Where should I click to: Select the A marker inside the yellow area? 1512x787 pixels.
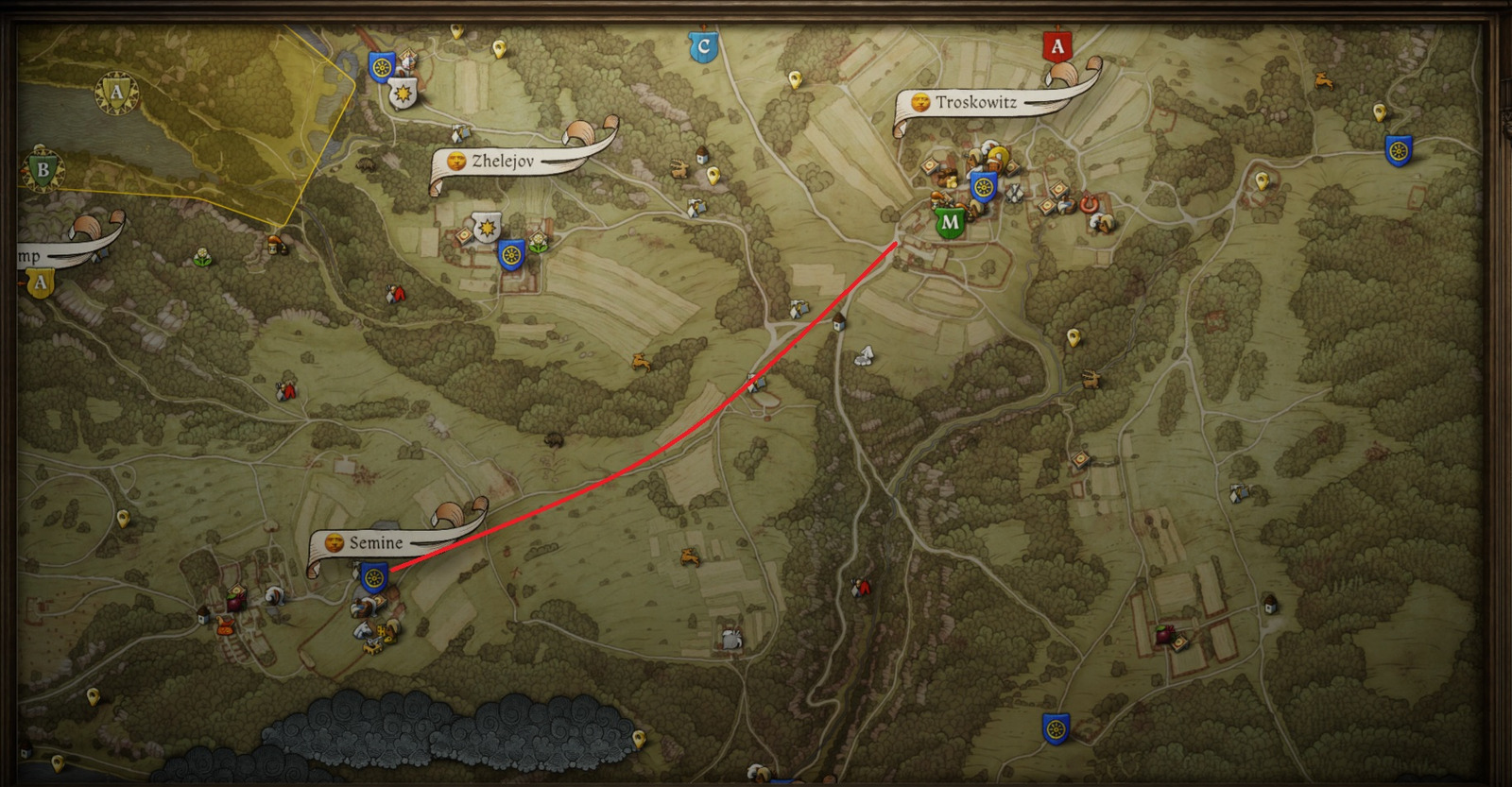tap(116, 93)
